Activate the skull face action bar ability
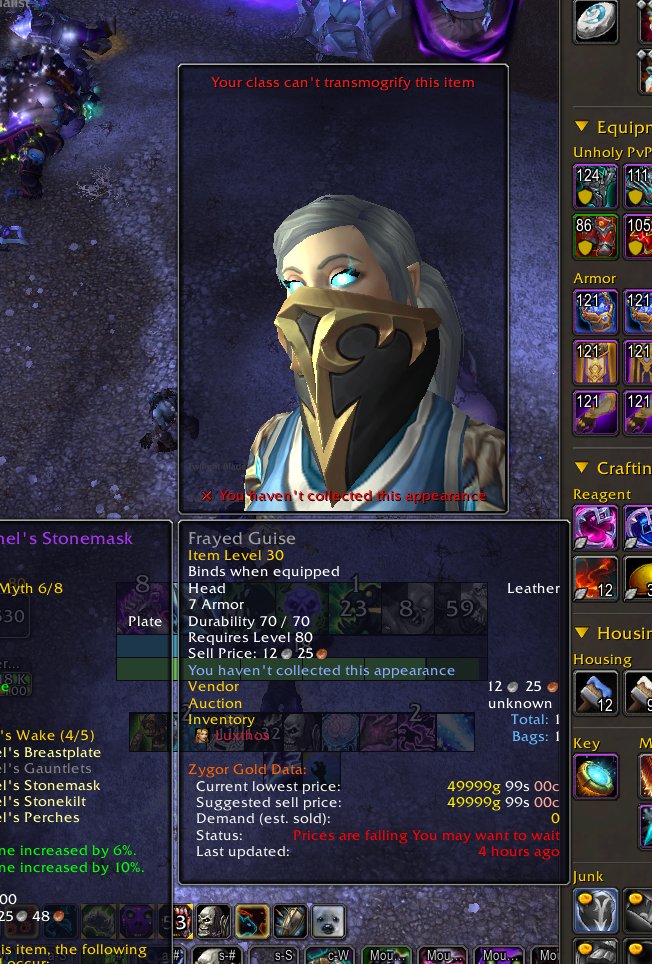This screenshot has height=964, width=652. (213, 921)
